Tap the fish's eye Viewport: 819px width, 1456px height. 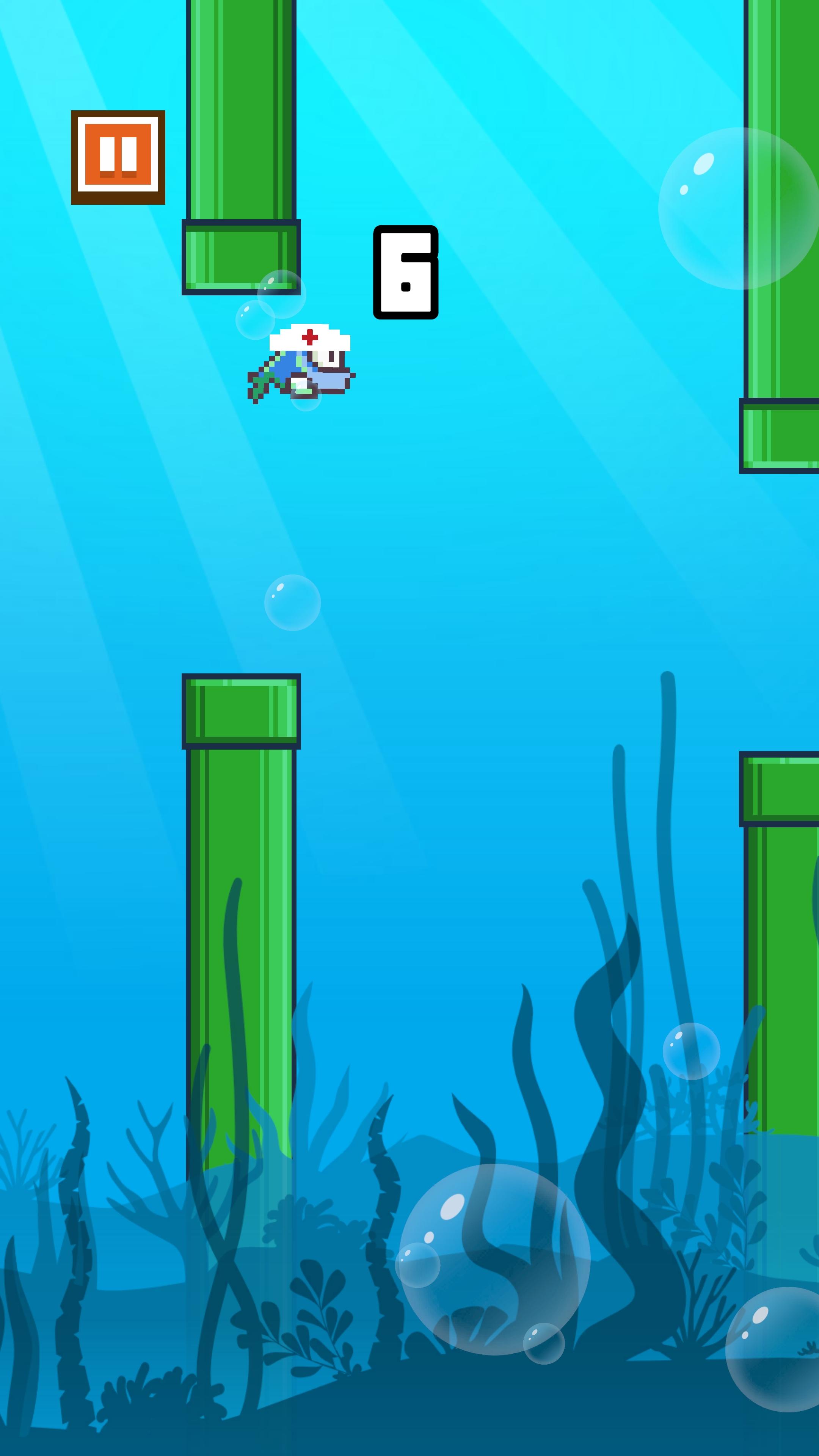click(x=333, y=356)
